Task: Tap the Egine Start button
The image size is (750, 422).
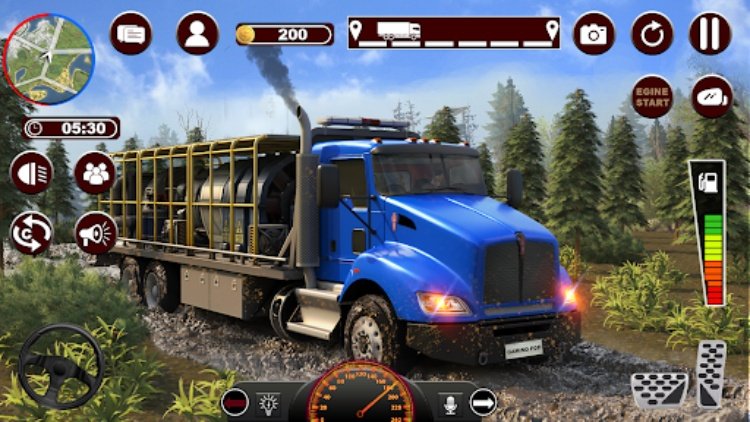Action: [652, 96]
